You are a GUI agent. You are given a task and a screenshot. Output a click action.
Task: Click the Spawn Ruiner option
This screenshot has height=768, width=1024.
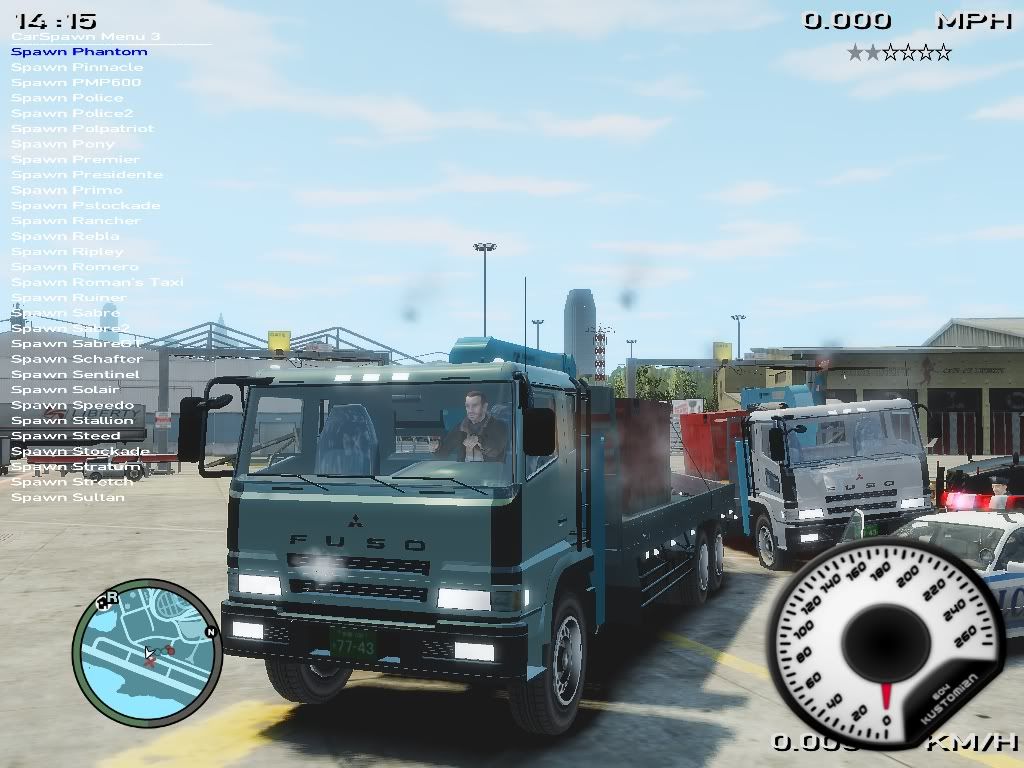tap(69, 298)
